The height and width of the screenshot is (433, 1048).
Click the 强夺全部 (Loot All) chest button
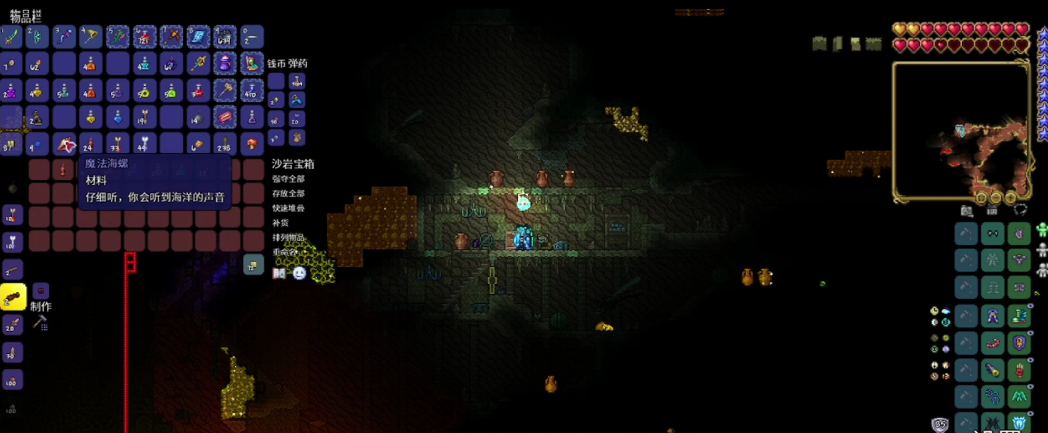288,179
